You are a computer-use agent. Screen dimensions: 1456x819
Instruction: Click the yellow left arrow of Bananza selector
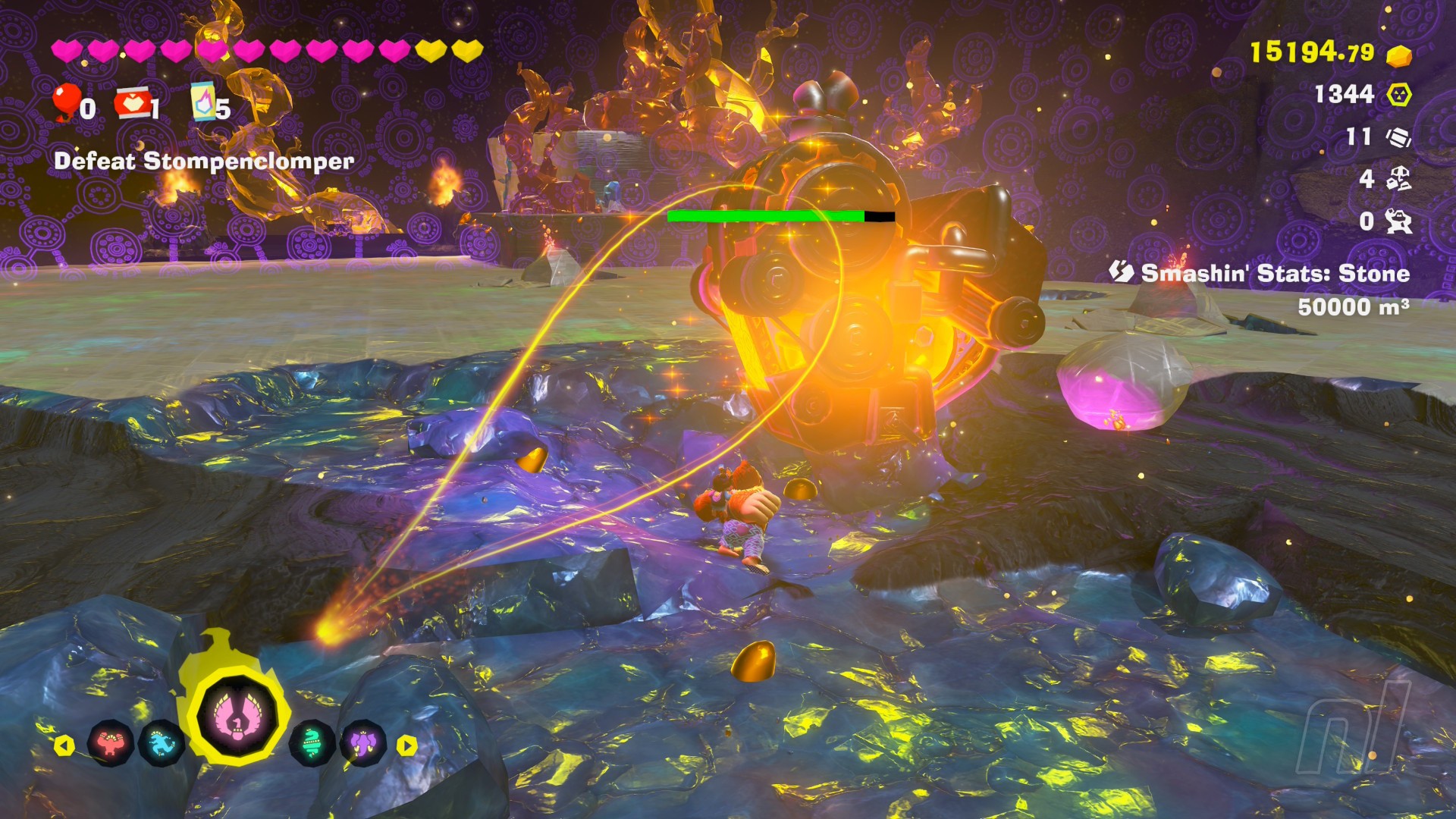[64, 745]
